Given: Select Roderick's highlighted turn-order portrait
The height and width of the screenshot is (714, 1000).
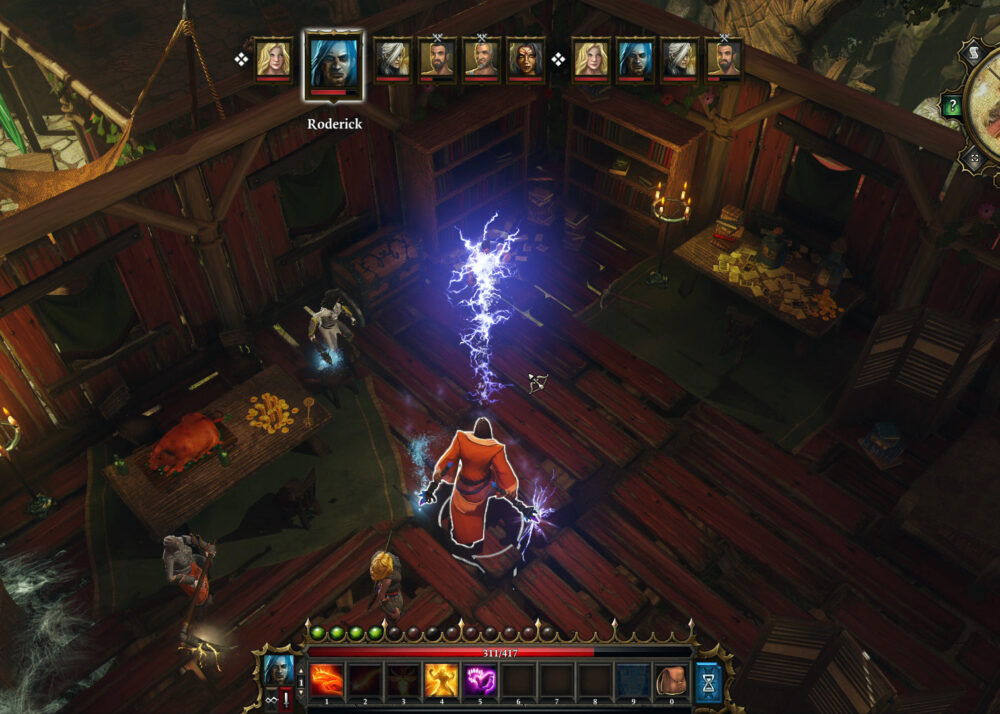Looking at the screenshot, I should coord(333,63).
